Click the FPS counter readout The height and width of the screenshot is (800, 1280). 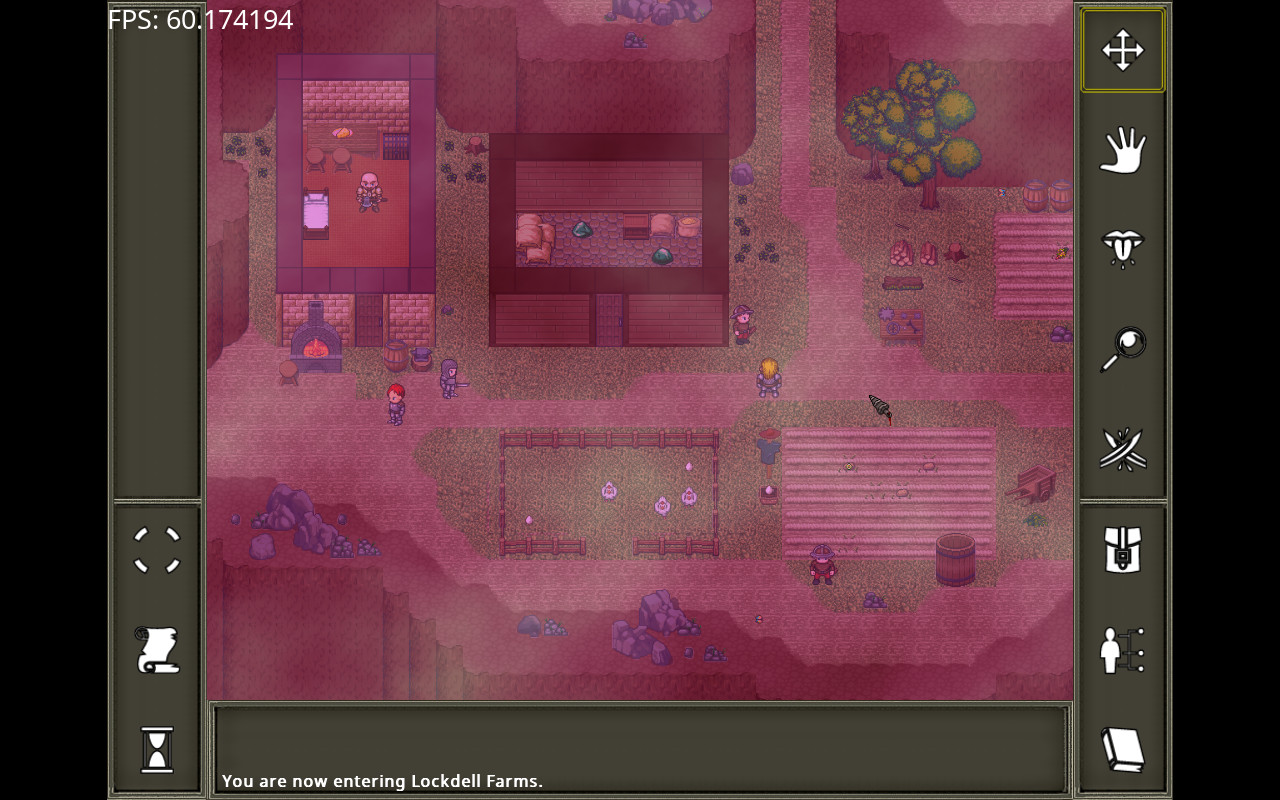(x=199, y=19)
